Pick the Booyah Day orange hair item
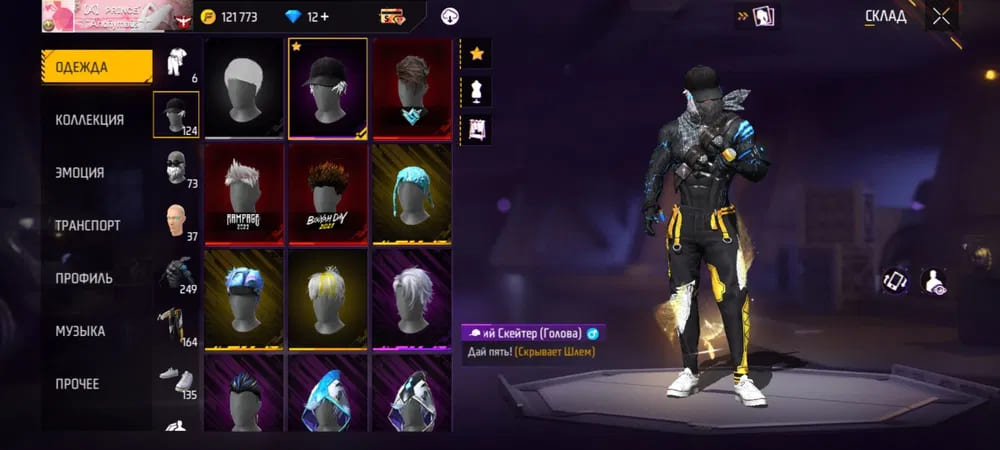 [x=327, y=193]
